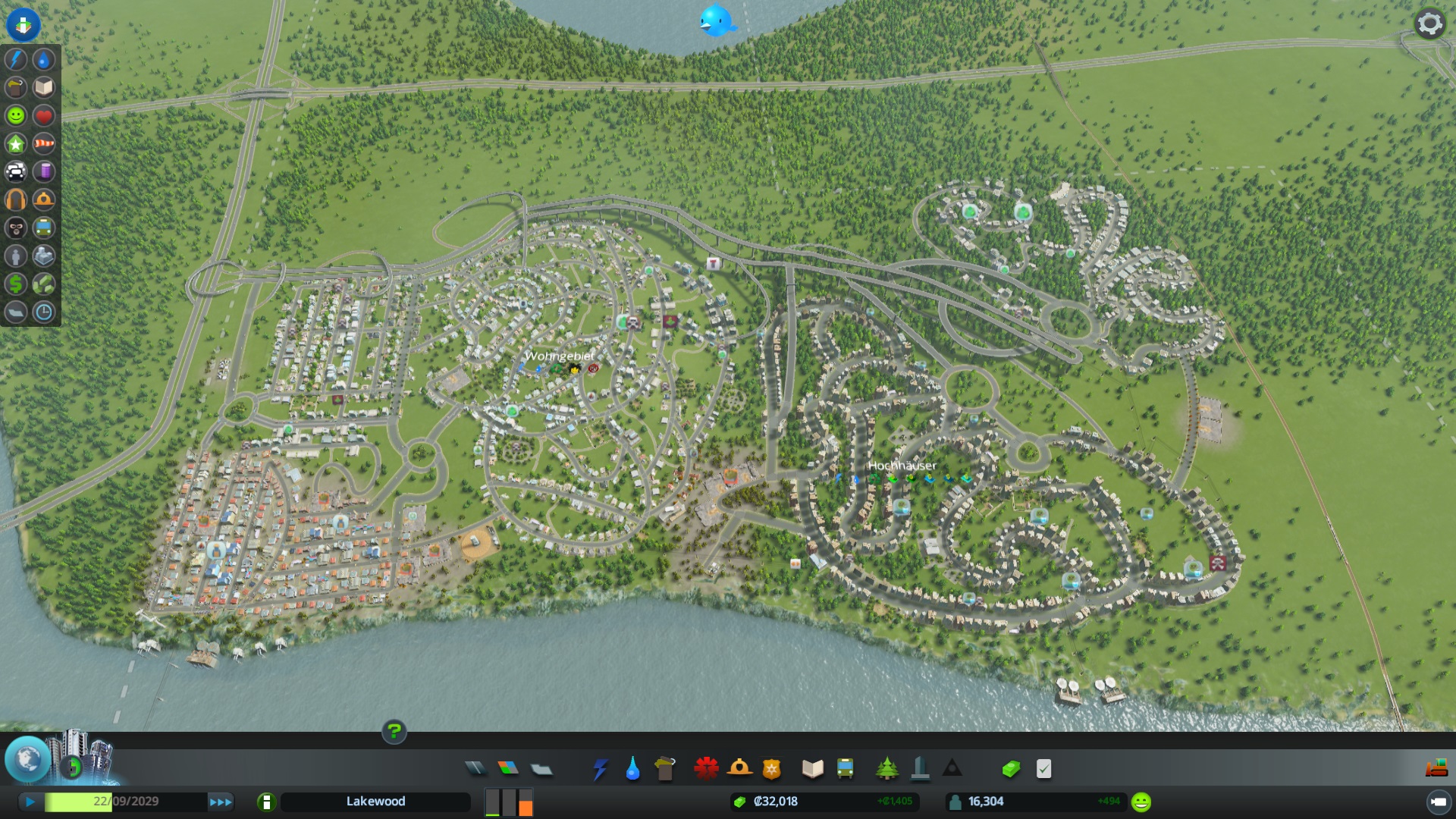
Task: Open the fire department helmet menu
Action: [739, 769]
